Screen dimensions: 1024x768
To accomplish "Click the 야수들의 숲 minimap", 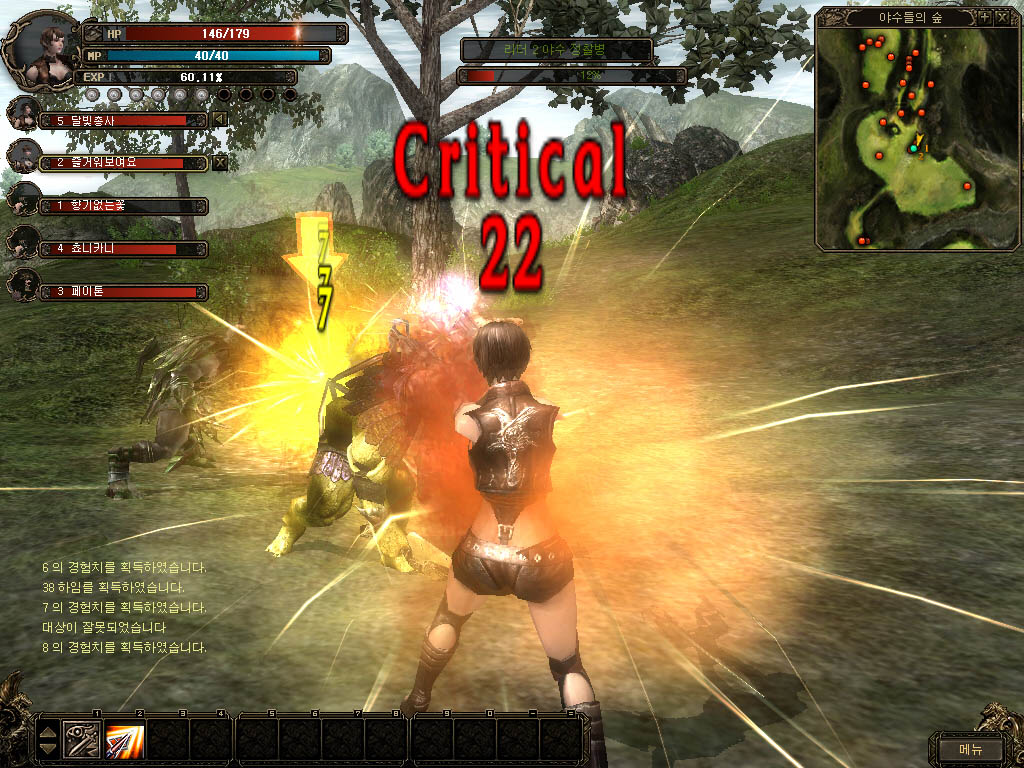I will [914, 138].
